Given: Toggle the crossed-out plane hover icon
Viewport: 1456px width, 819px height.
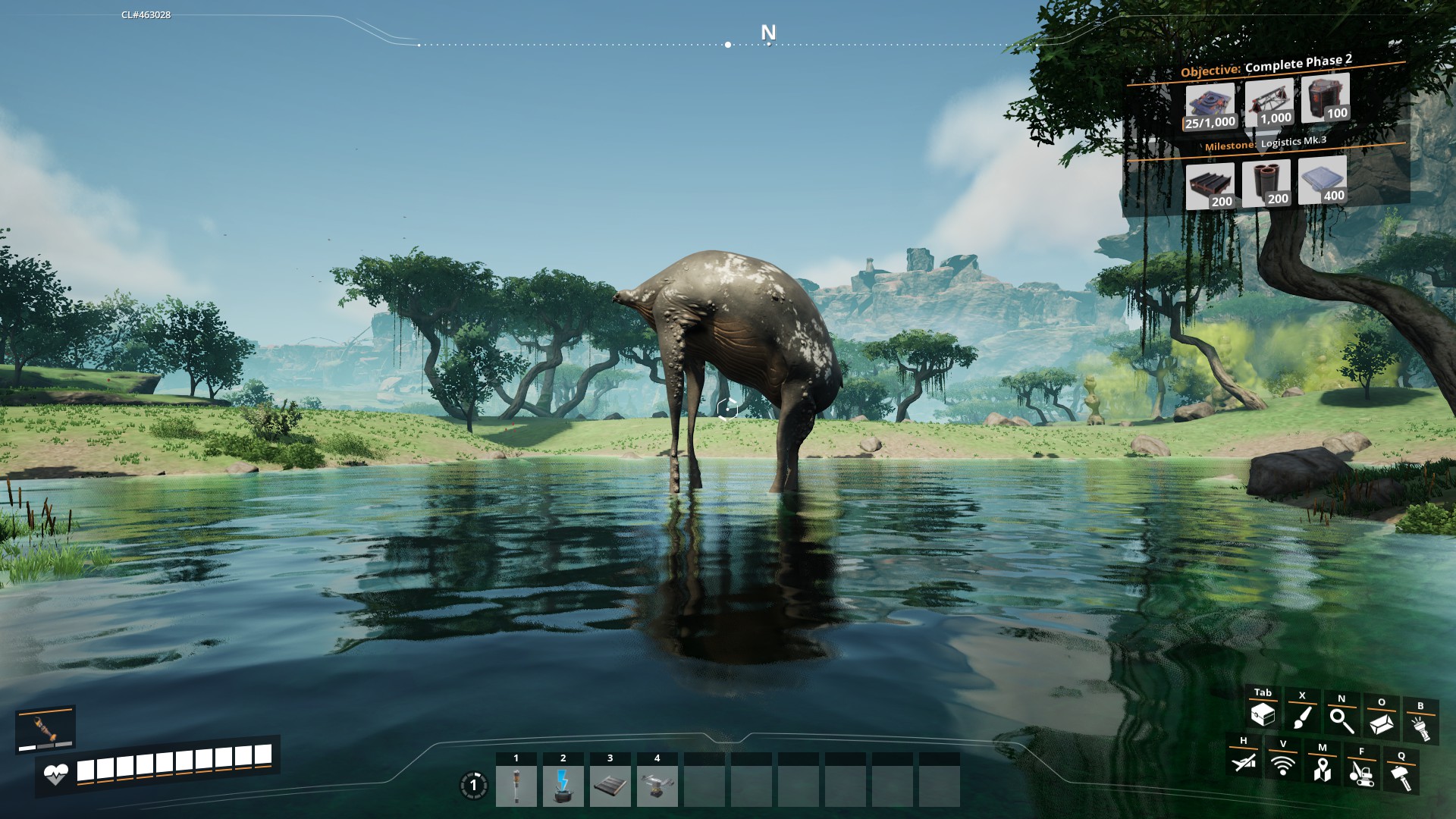Looking at the screenshot, I should pos(1244,761).
